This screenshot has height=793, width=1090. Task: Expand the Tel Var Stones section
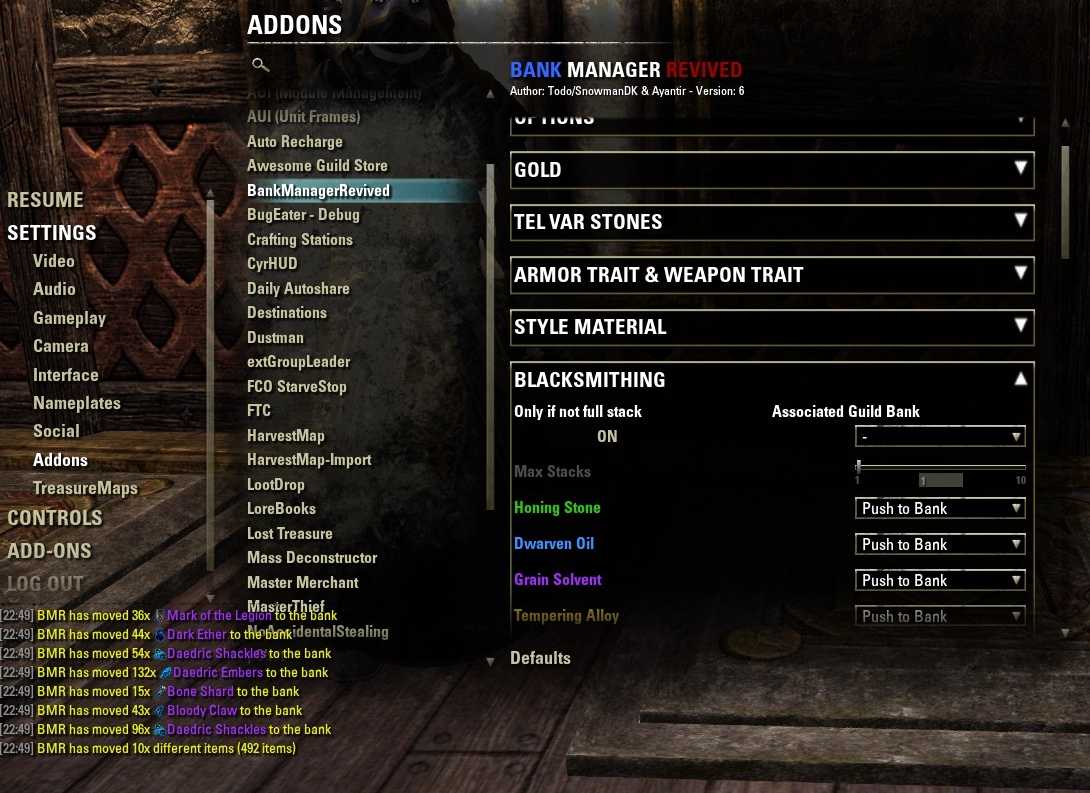pos(772,222)
